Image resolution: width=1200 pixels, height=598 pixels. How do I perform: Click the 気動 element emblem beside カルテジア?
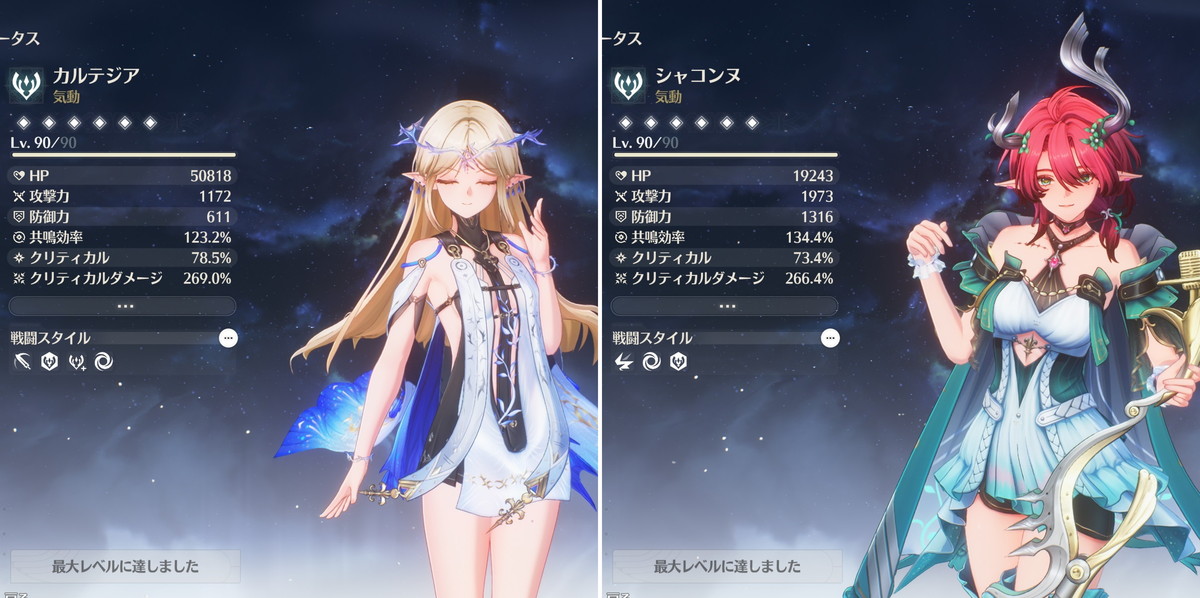(x=26, y=84)
